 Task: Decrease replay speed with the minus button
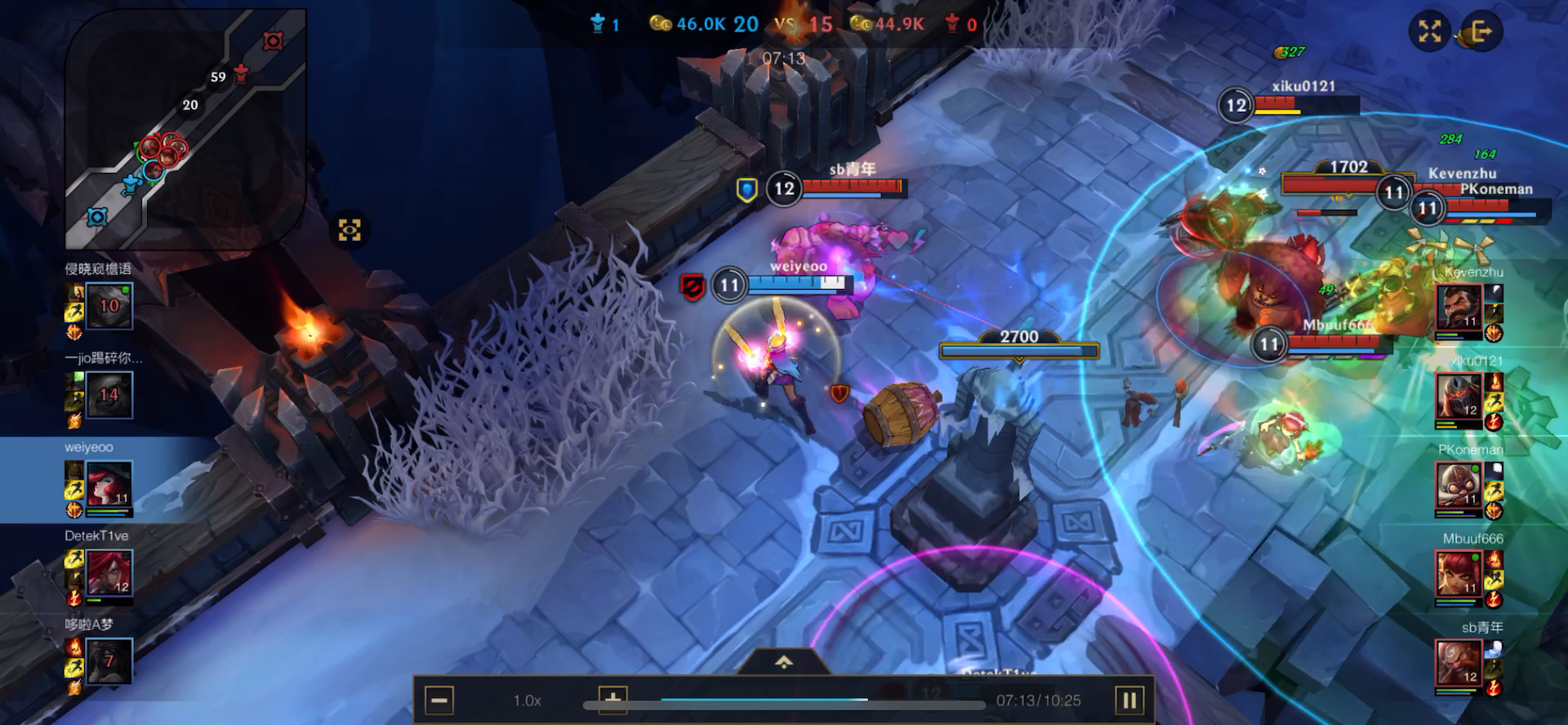click(439, 701)
